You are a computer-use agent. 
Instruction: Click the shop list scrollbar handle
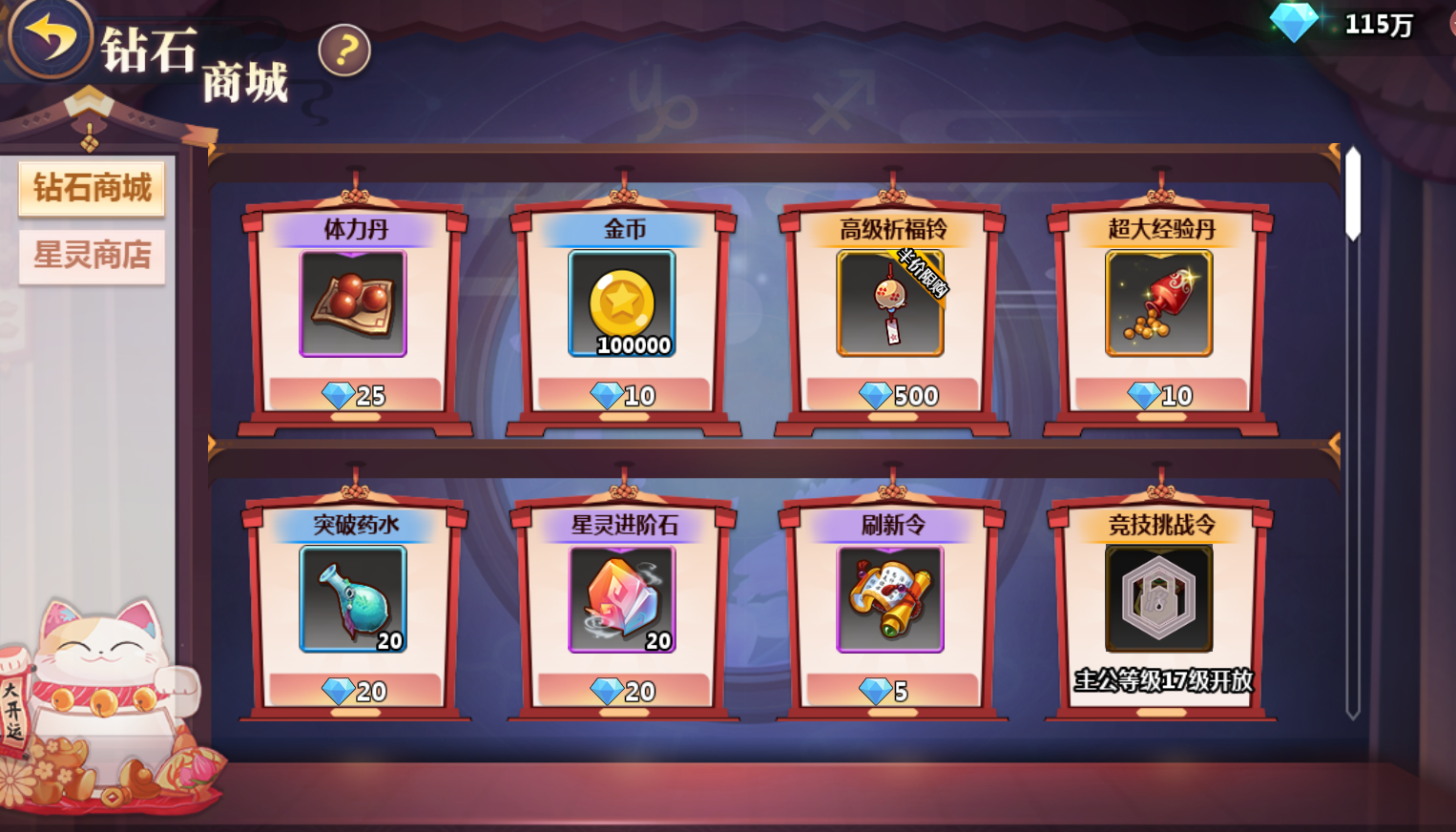tap(1353, 194)
